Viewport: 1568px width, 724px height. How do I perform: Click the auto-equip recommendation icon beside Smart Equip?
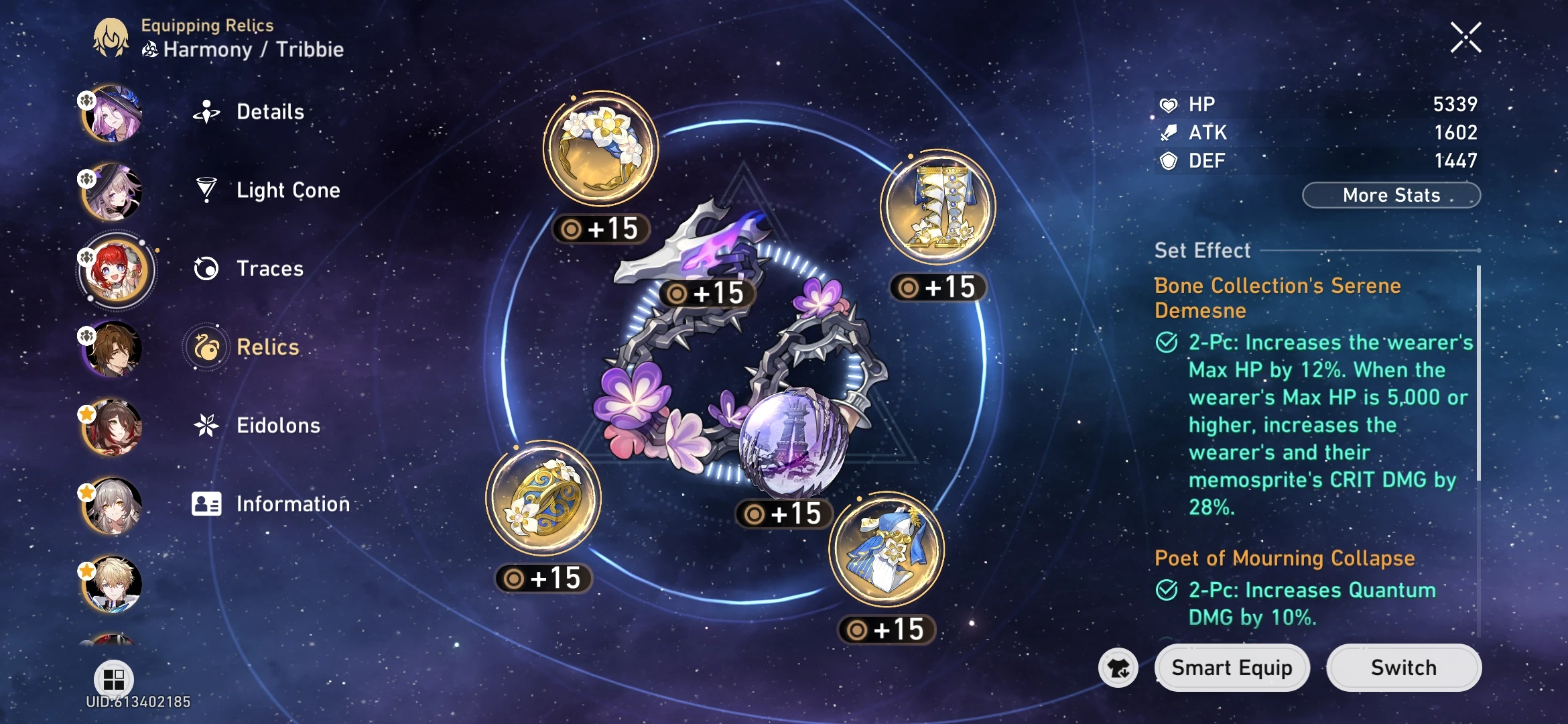coord(1119,668)
